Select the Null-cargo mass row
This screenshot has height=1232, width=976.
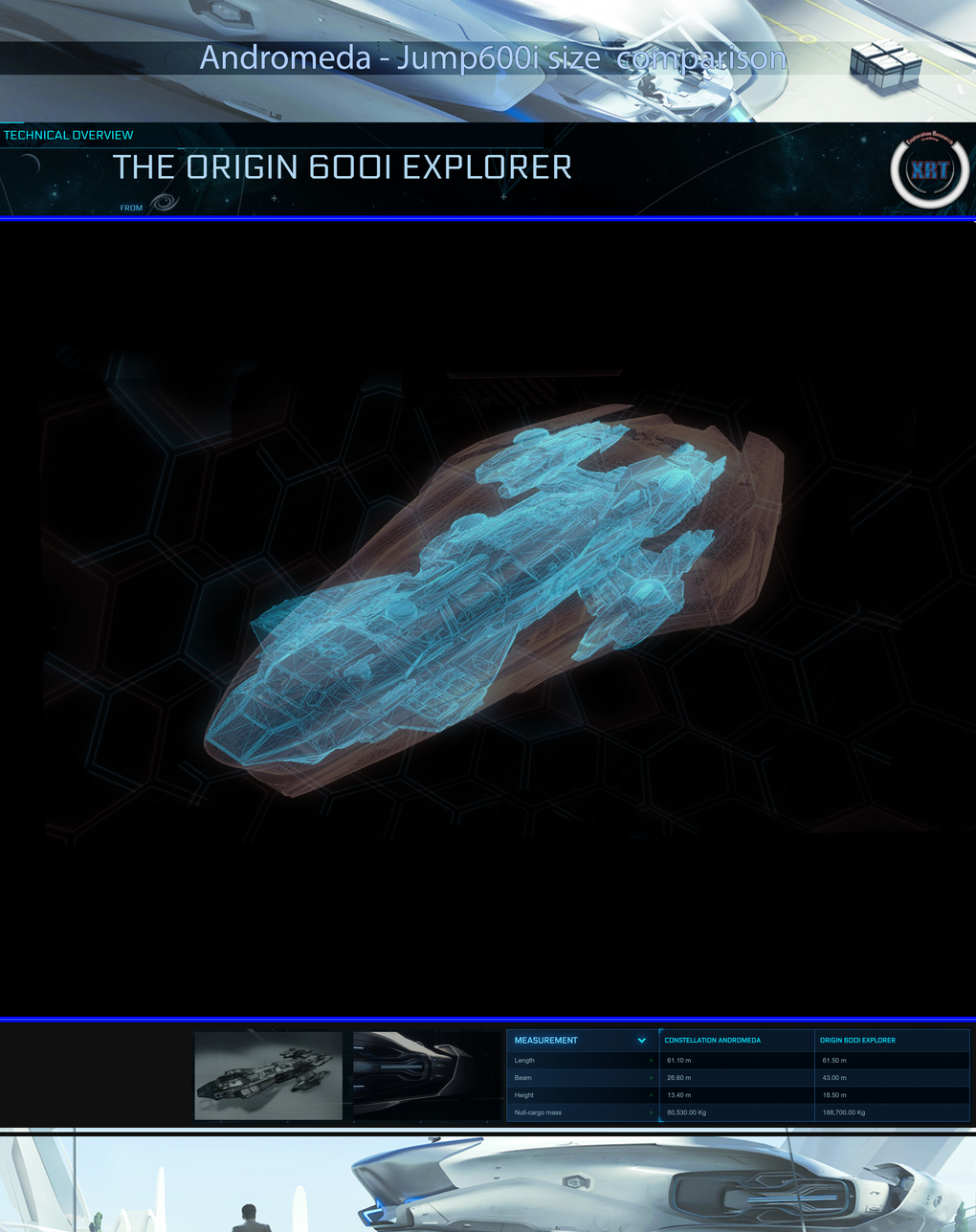click(582, 1112)
